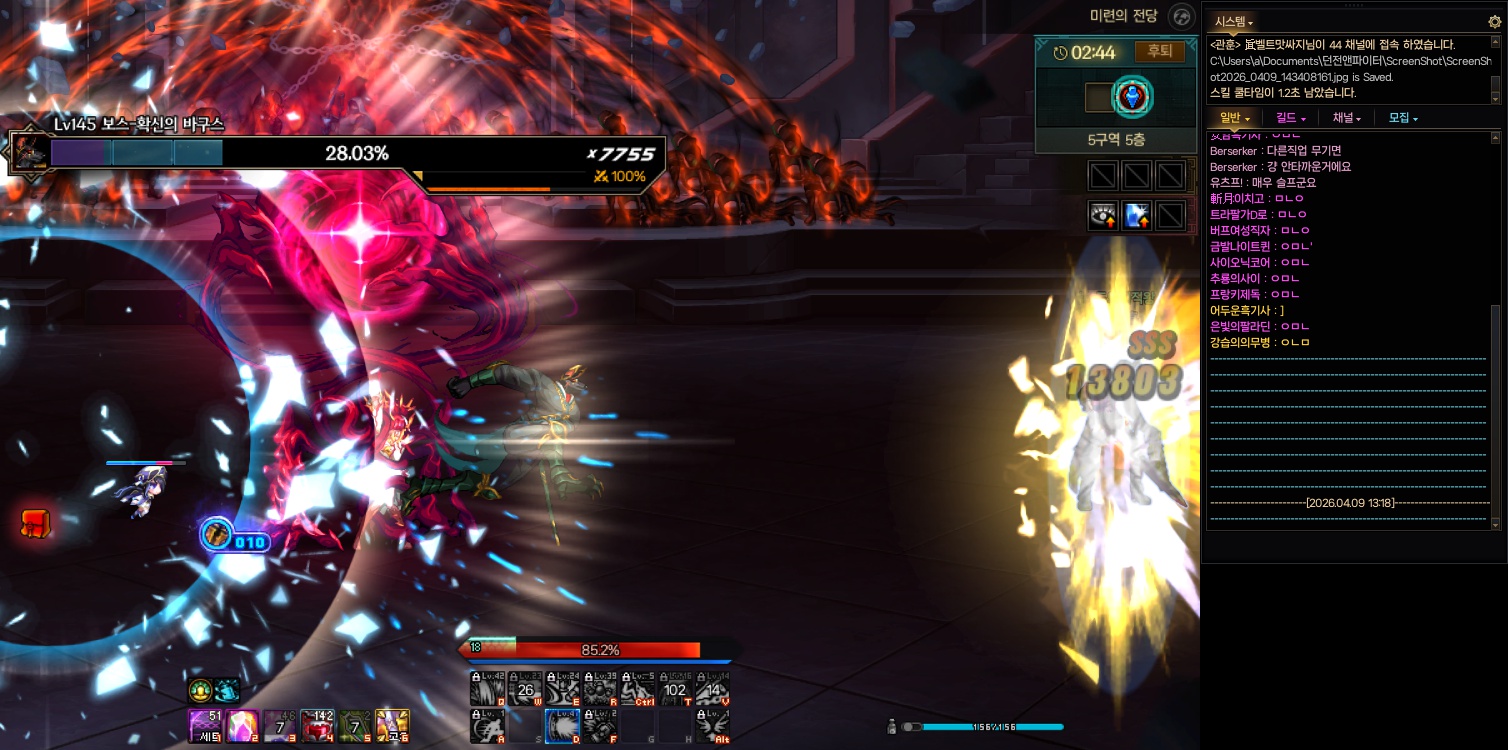Click the blue crystal room on minimap

point(1133,97)
